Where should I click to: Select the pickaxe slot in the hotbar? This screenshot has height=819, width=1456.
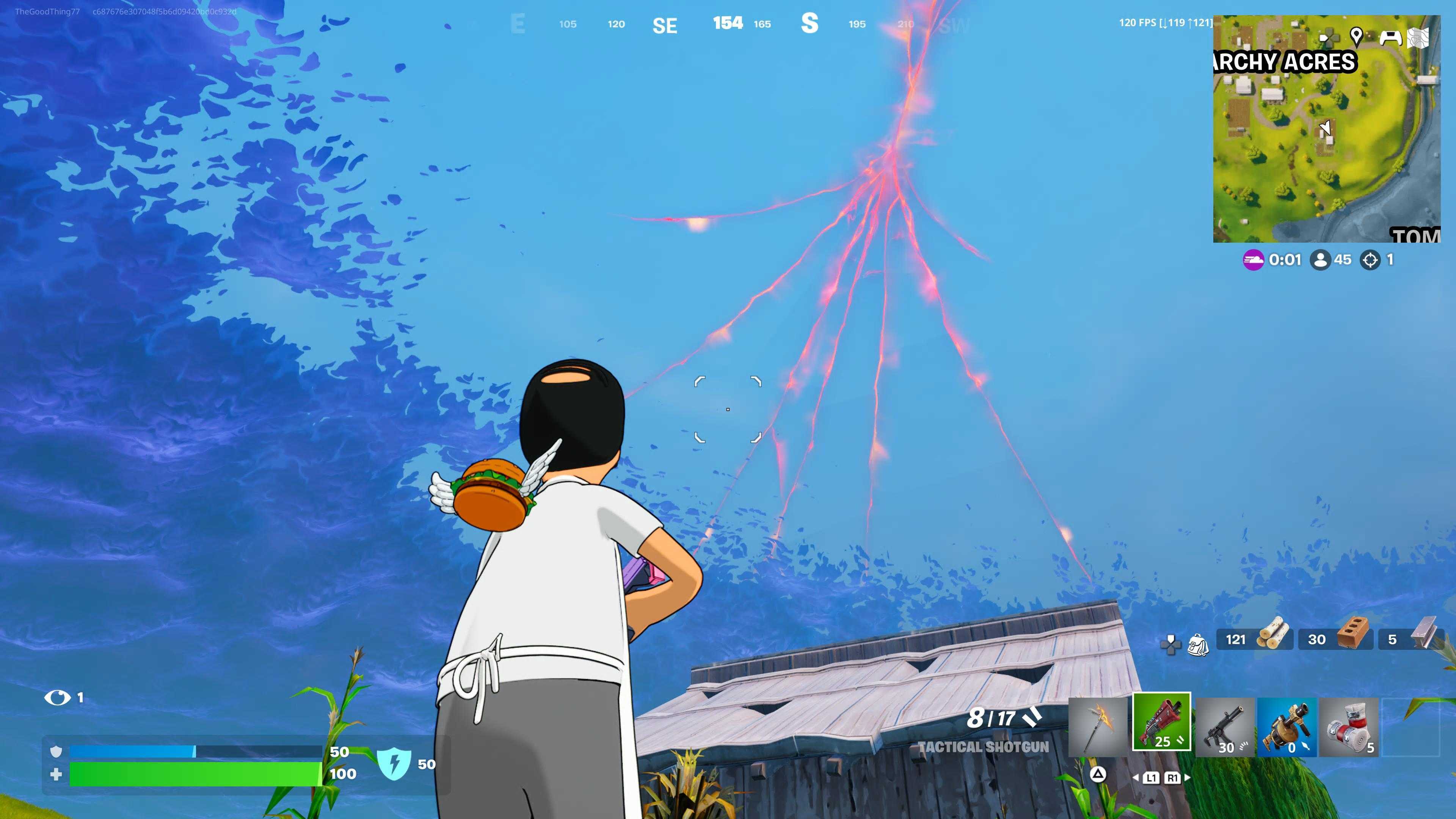point(1098,726)
